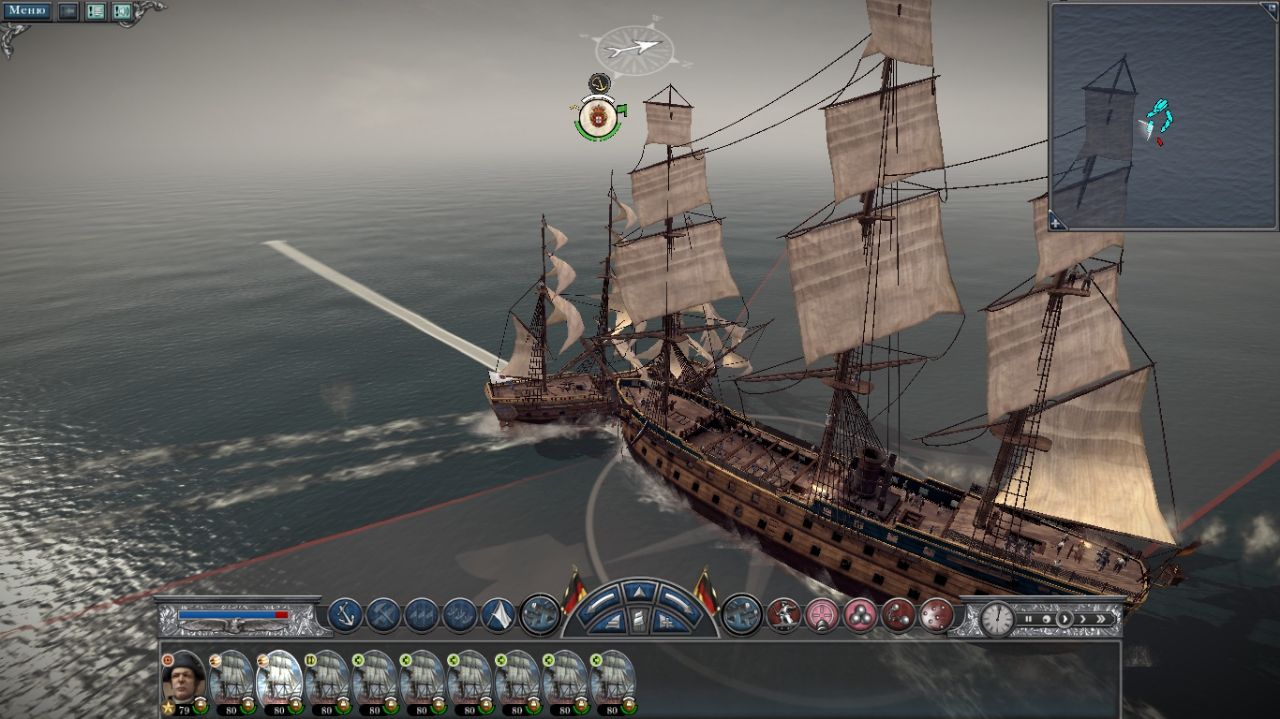This screenshot has width=1280, height=719.
Task: Select the three-cannonball round shot ammo
Action: 859,614
